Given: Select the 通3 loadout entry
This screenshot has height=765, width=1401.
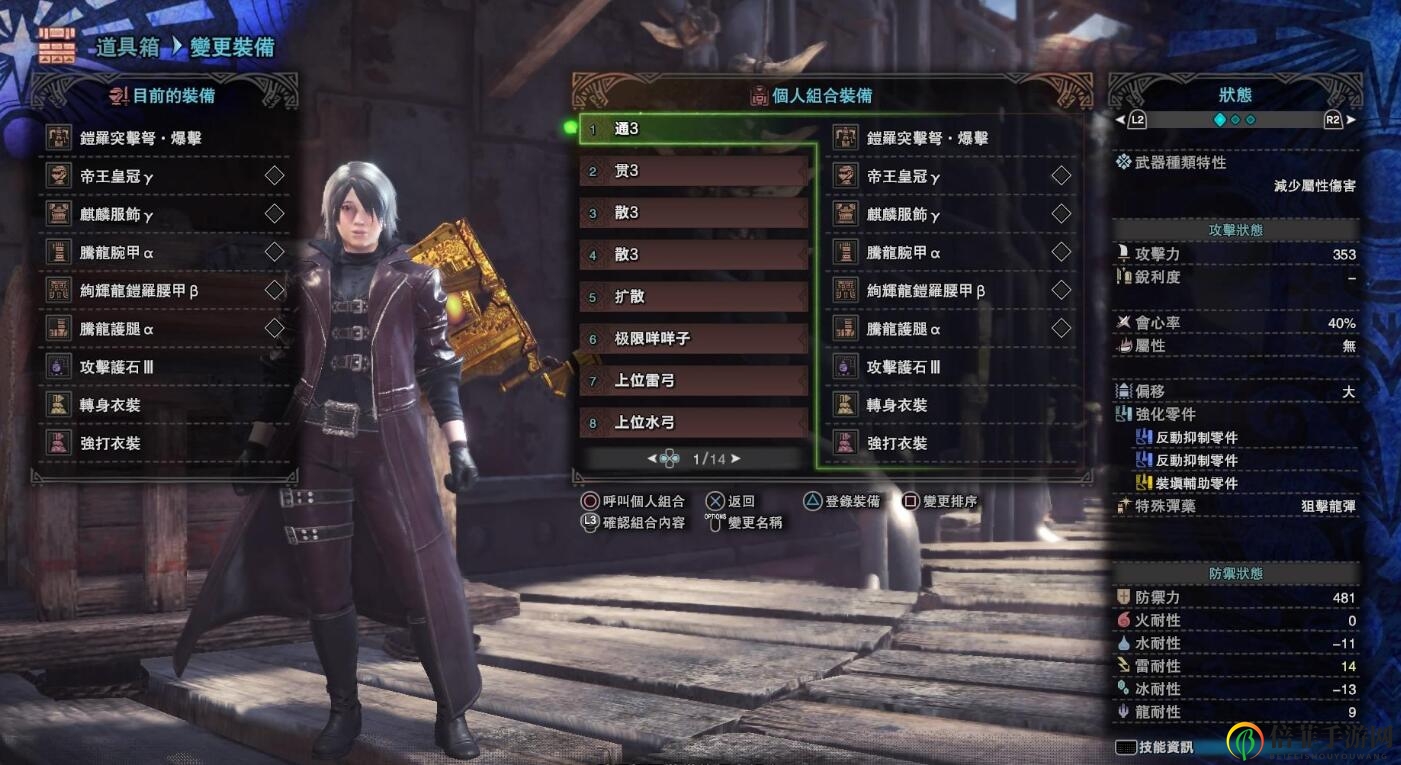Looking at the screenshot, I should tap(694, 129).
